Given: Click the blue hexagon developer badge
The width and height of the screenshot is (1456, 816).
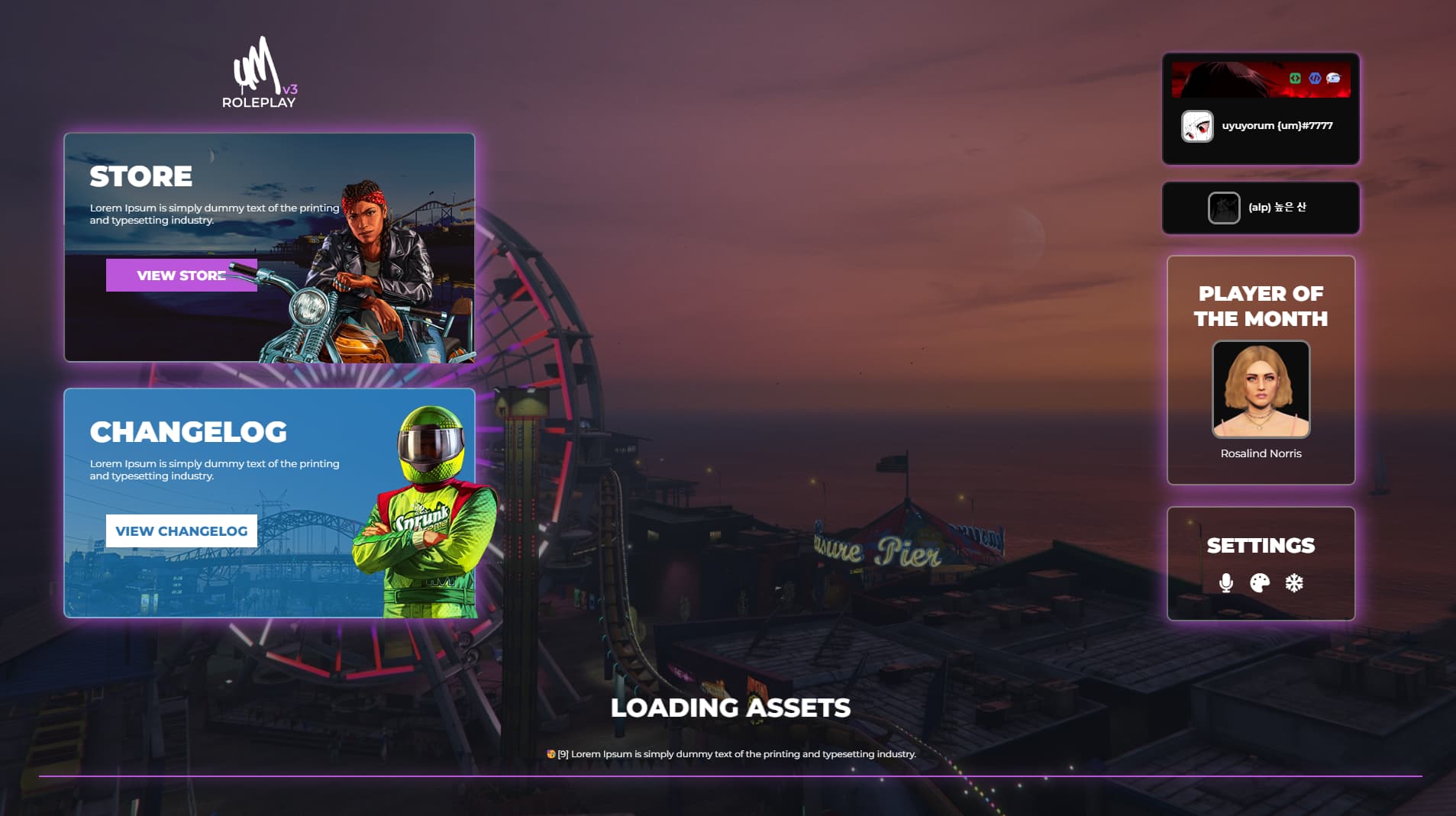Looking at the screenshot, I should (x=1314, y=77).
